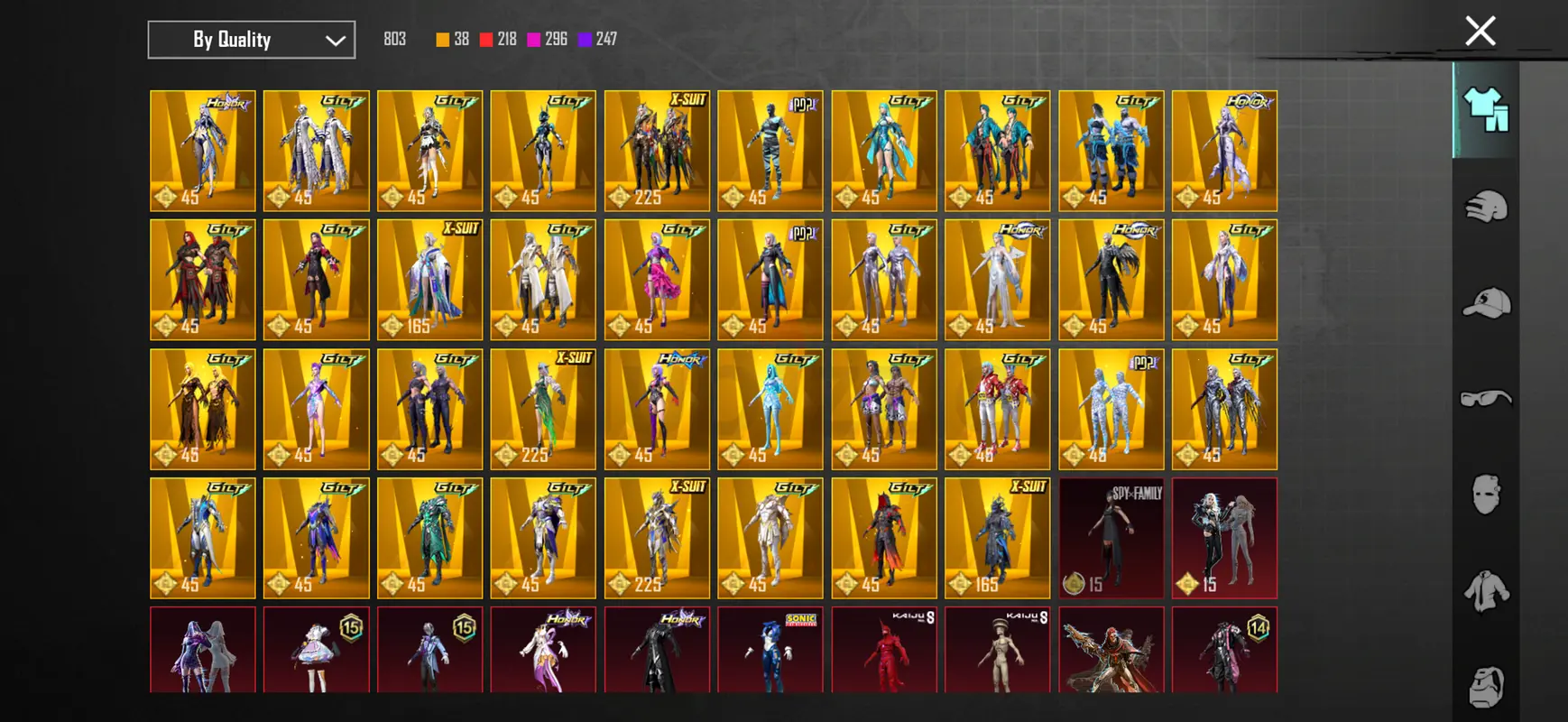Select the red Kaiju No. 8 suit
This screenshot has height=722, width=1568.
click(x=884, y=650)
